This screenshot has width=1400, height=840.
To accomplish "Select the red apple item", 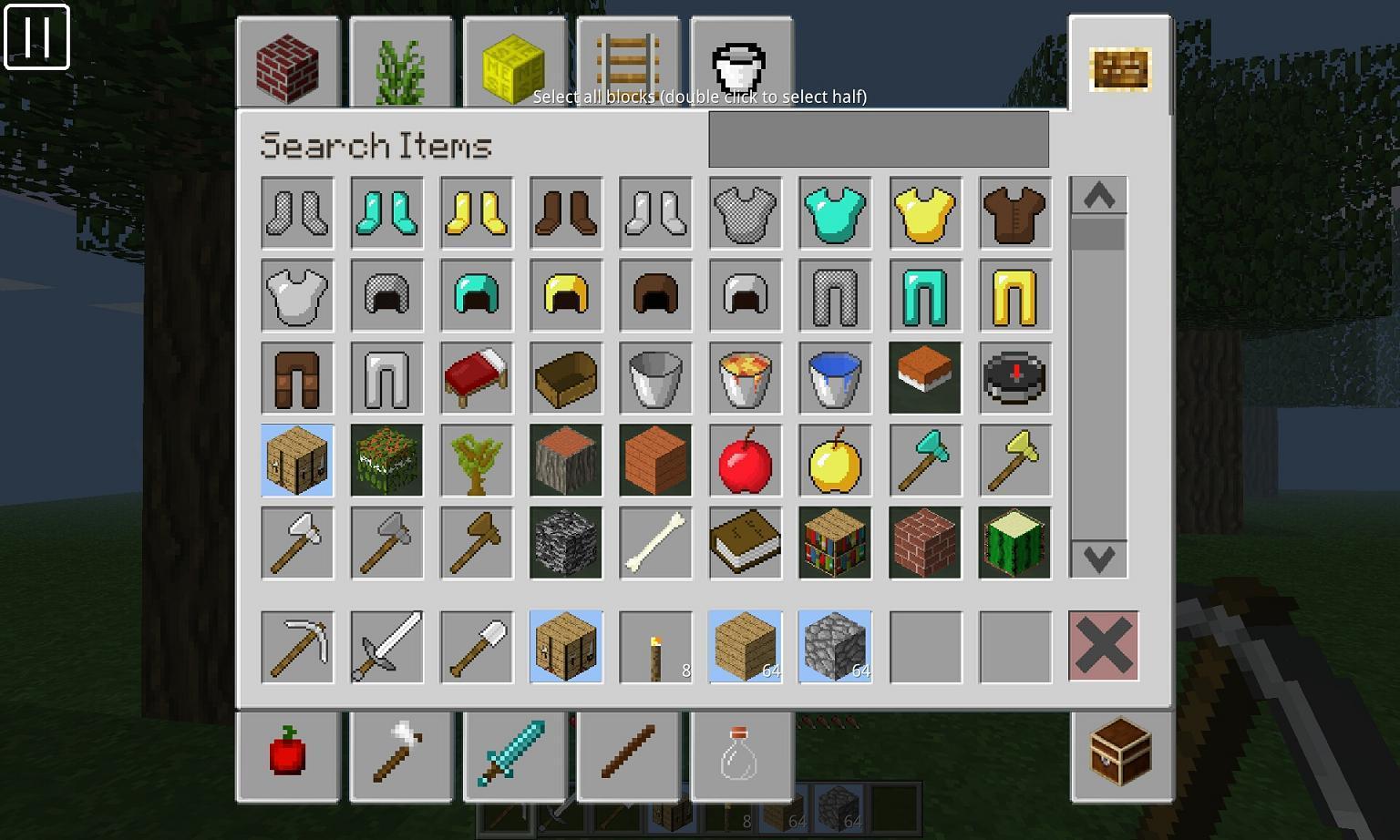I will click(x=745, y=460).
